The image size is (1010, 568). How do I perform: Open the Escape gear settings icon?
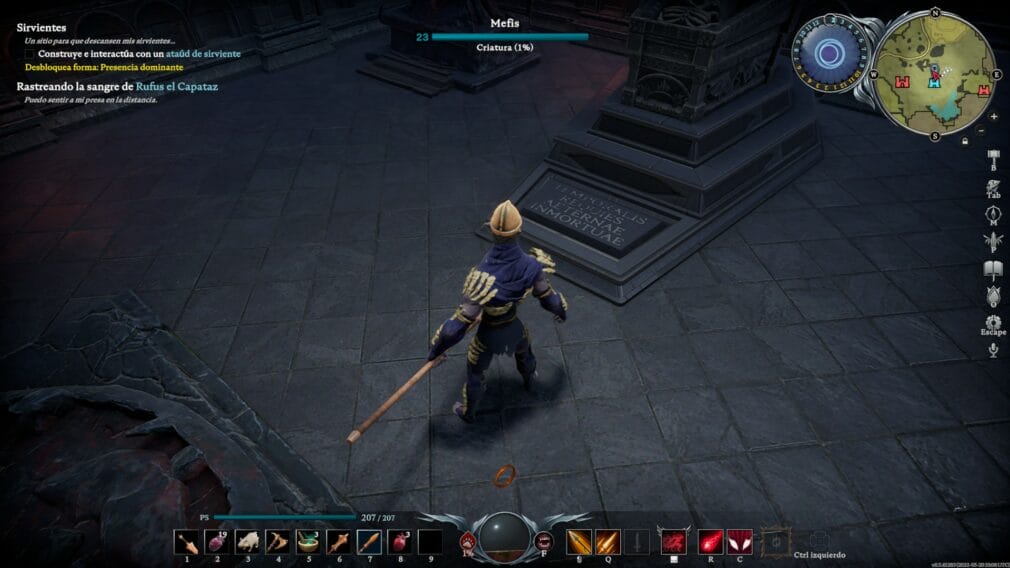pos(993,322)
